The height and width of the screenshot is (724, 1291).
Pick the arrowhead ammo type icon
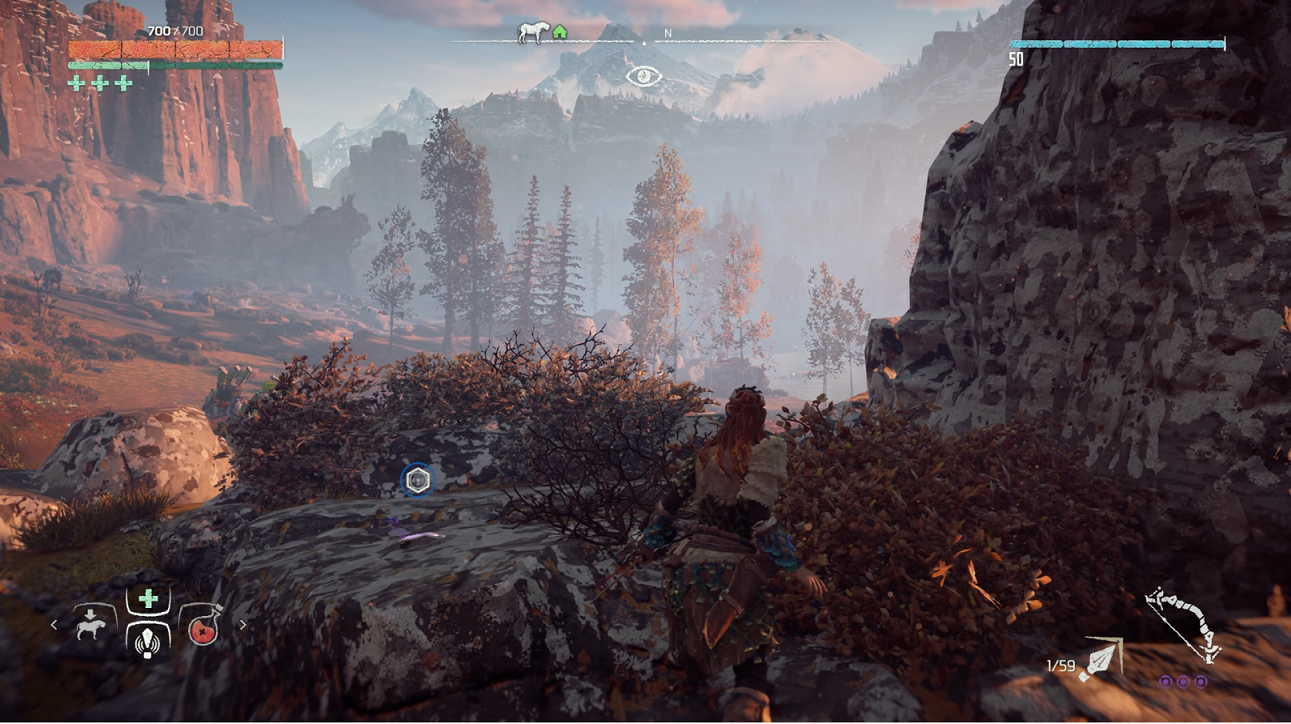click(x=1101, y=660)
